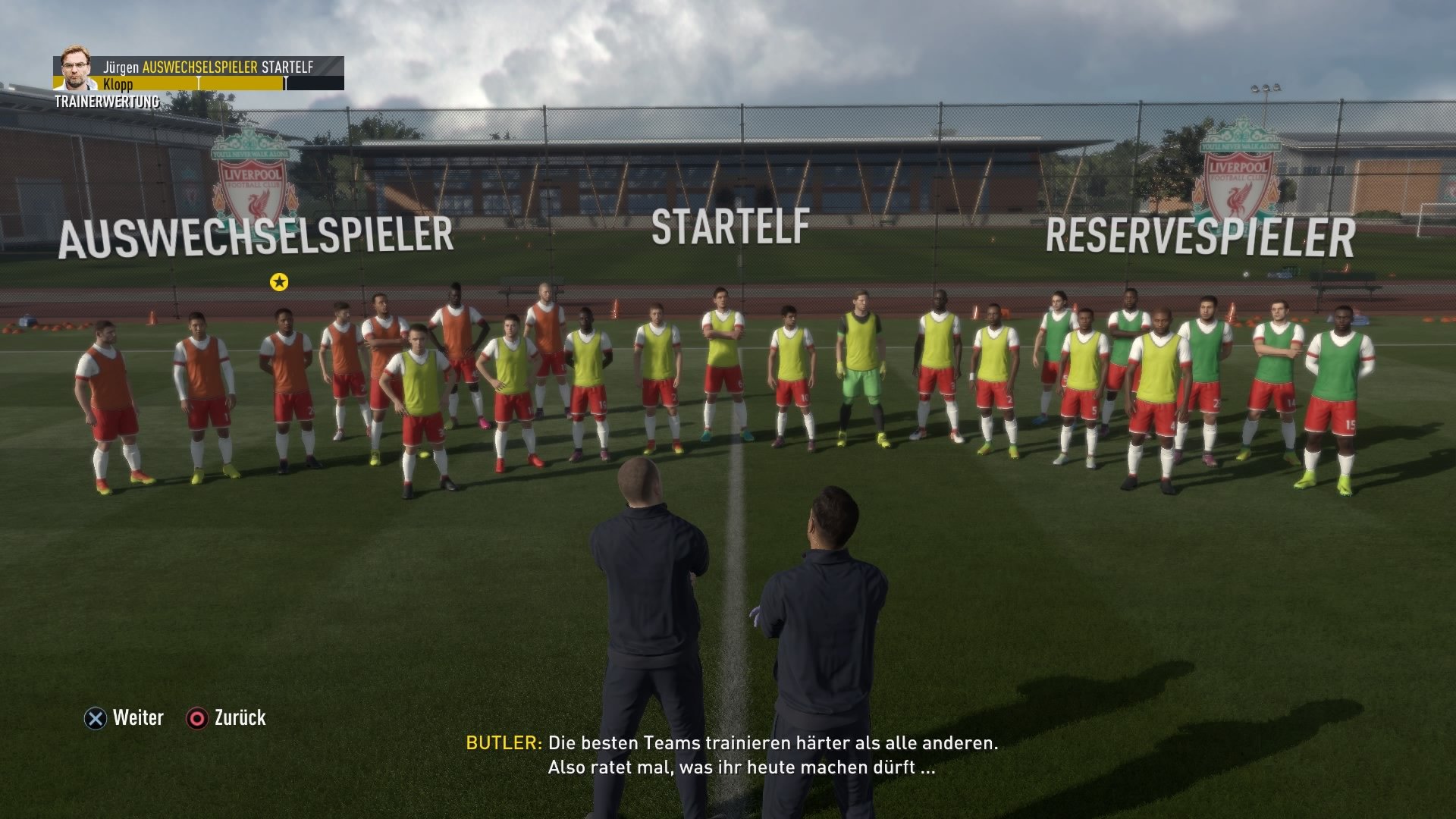Select the PlayStation X Weiter icon
The height and width of the screenshot is (819, 1456).
(x=94, y=717)
